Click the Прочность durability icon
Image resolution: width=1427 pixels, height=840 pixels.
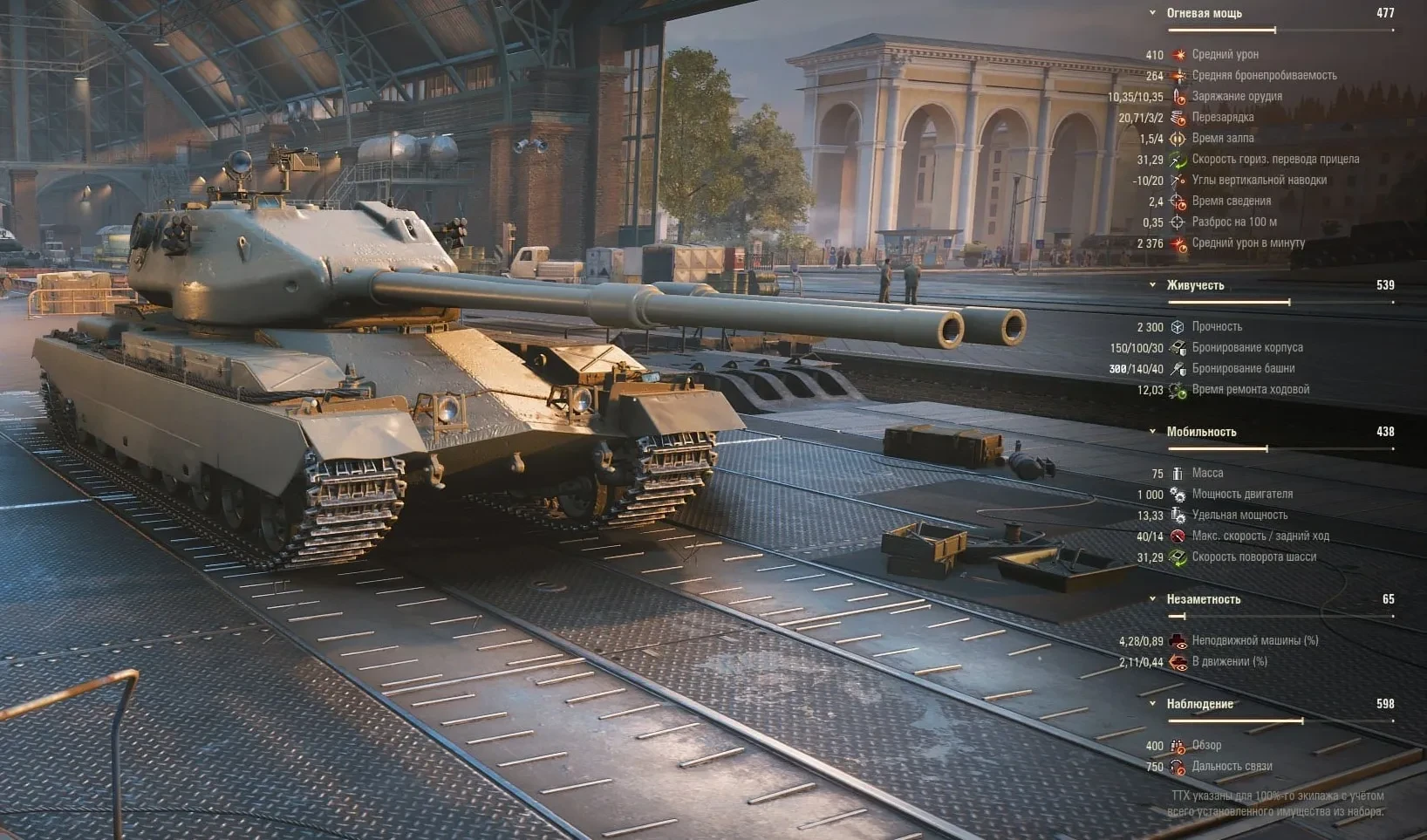(1179, 326)
